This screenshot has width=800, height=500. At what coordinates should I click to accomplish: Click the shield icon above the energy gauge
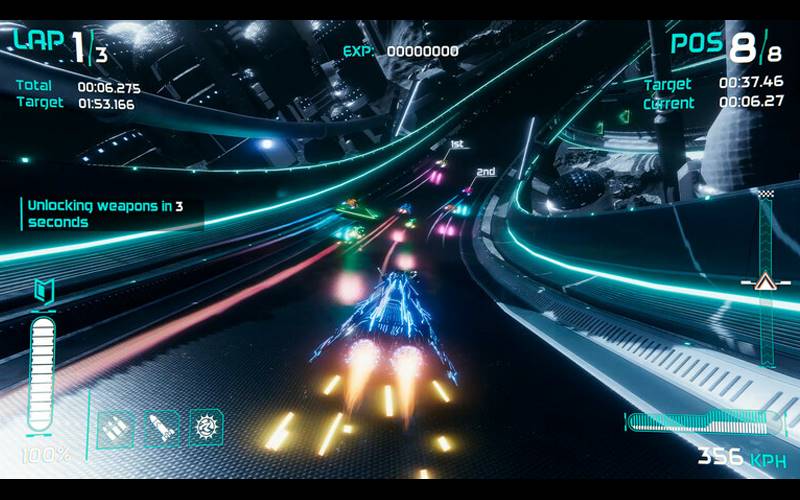tap(43, 291)
